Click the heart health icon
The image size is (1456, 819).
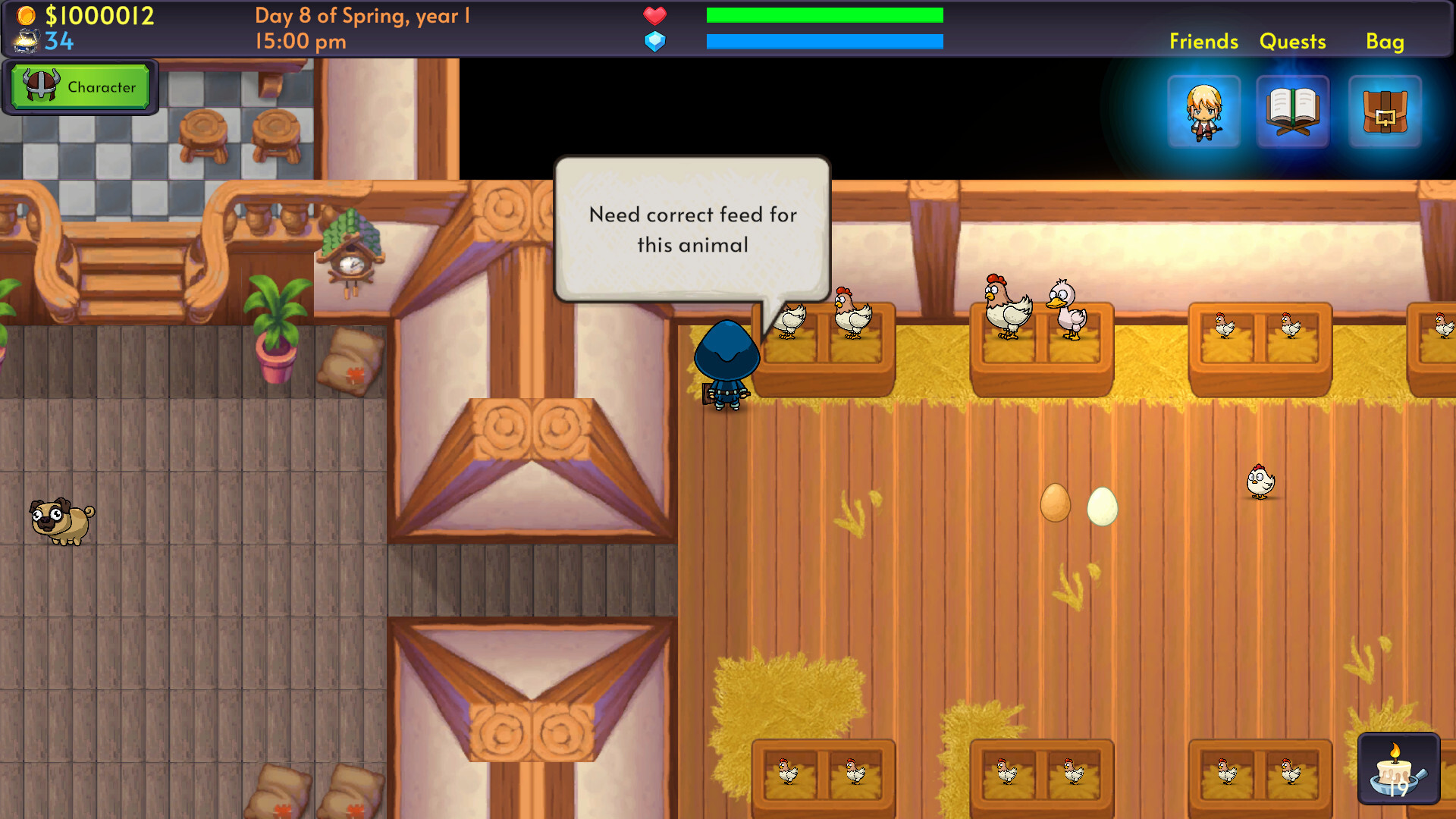click(x=655, y=15)
